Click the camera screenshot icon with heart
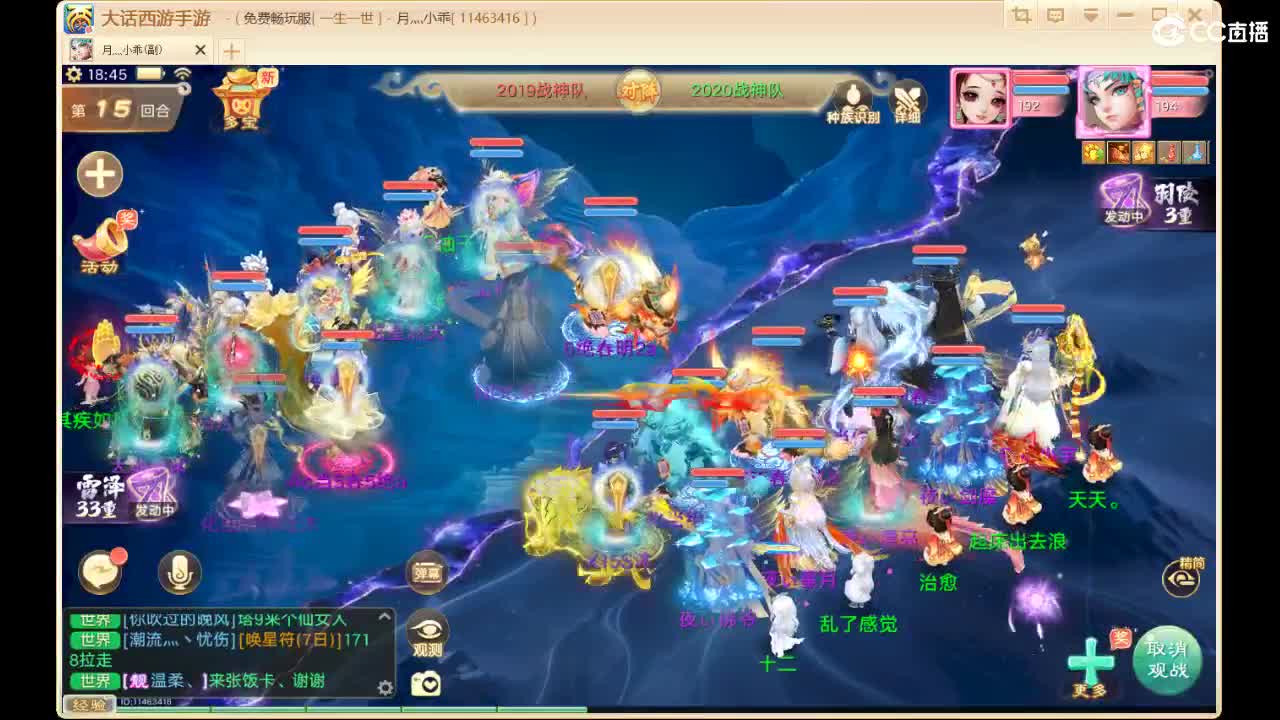Viewport: 1280px width, 720px height. pos(428,680)
